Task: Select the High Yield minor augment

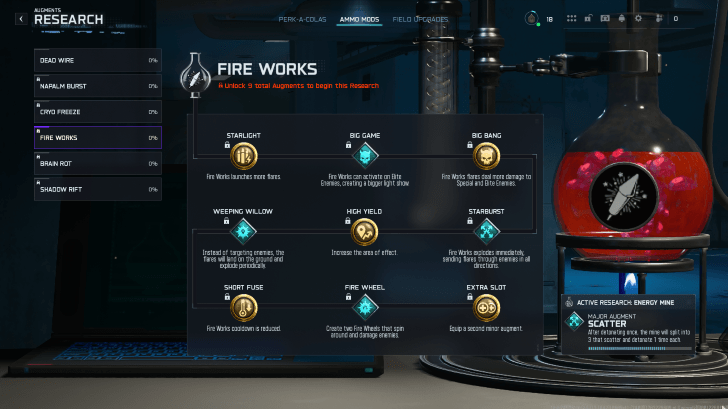Action: [x=365, y=232]
